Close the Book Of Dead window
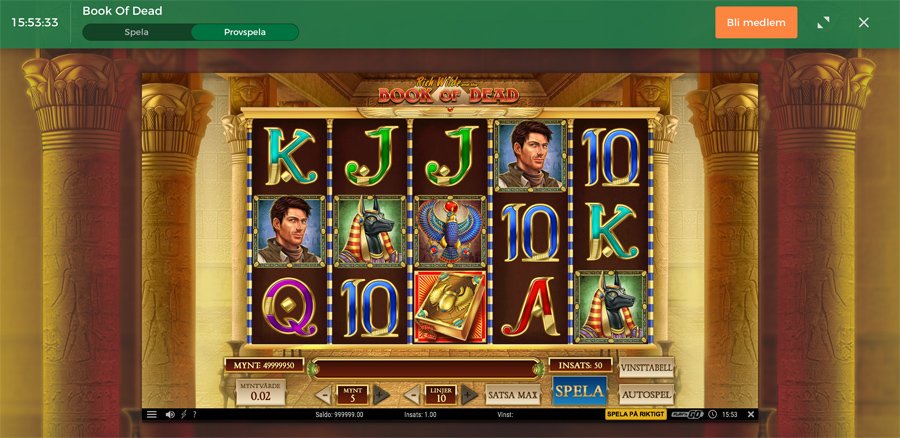The height and width of the screenshot is (438, 900). pyautogui.click(x=864, y=22)
